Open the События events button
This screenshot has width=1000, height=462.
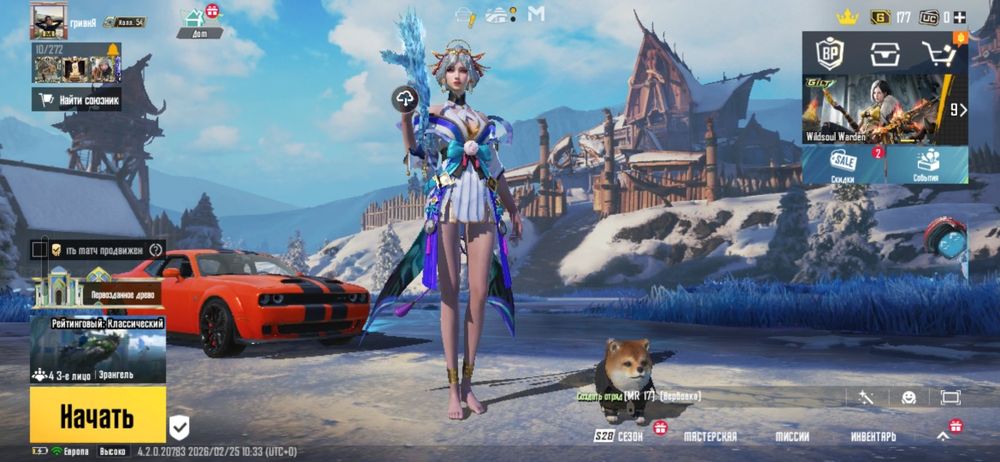click(927, 165)
